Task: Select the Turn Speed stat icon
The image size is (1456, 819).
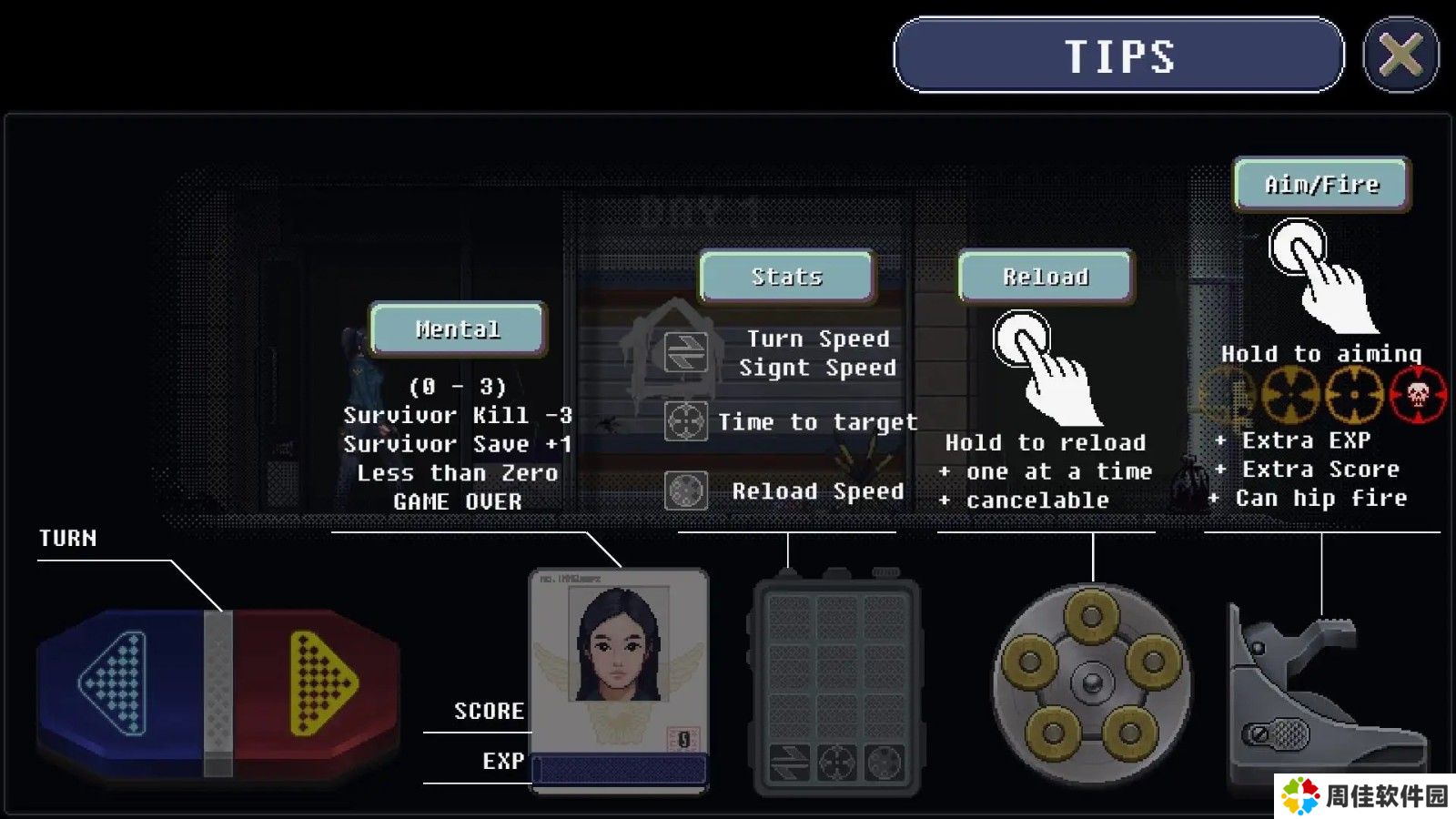Action: [685, 352]
